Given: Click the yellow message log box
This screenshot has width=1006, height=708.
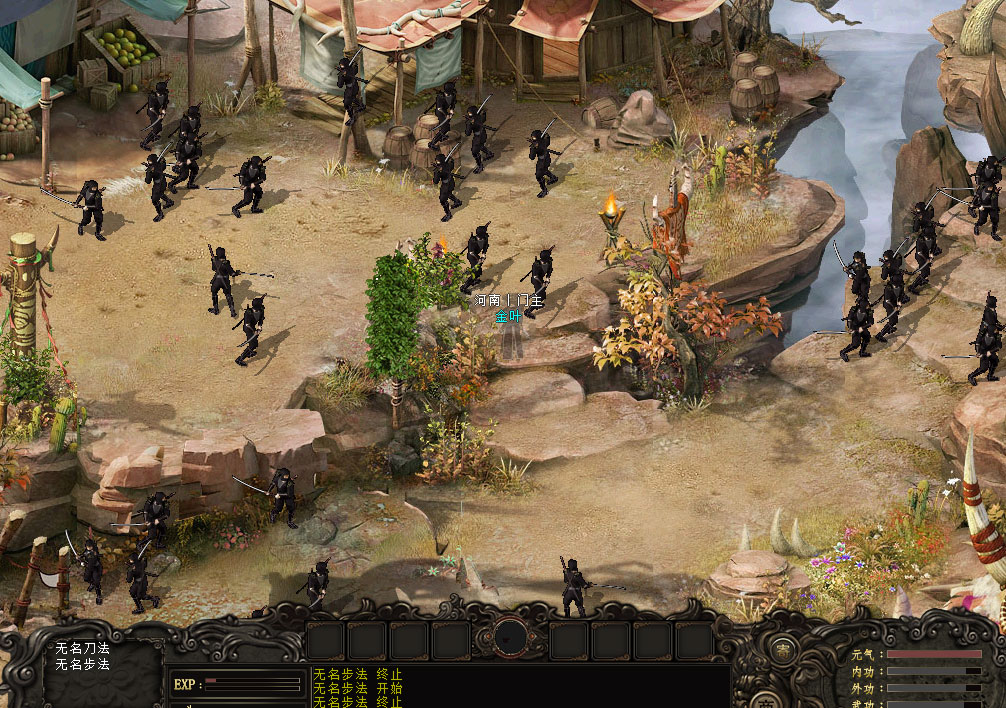Looking at the screenshot, I should [x=520, y=687].
